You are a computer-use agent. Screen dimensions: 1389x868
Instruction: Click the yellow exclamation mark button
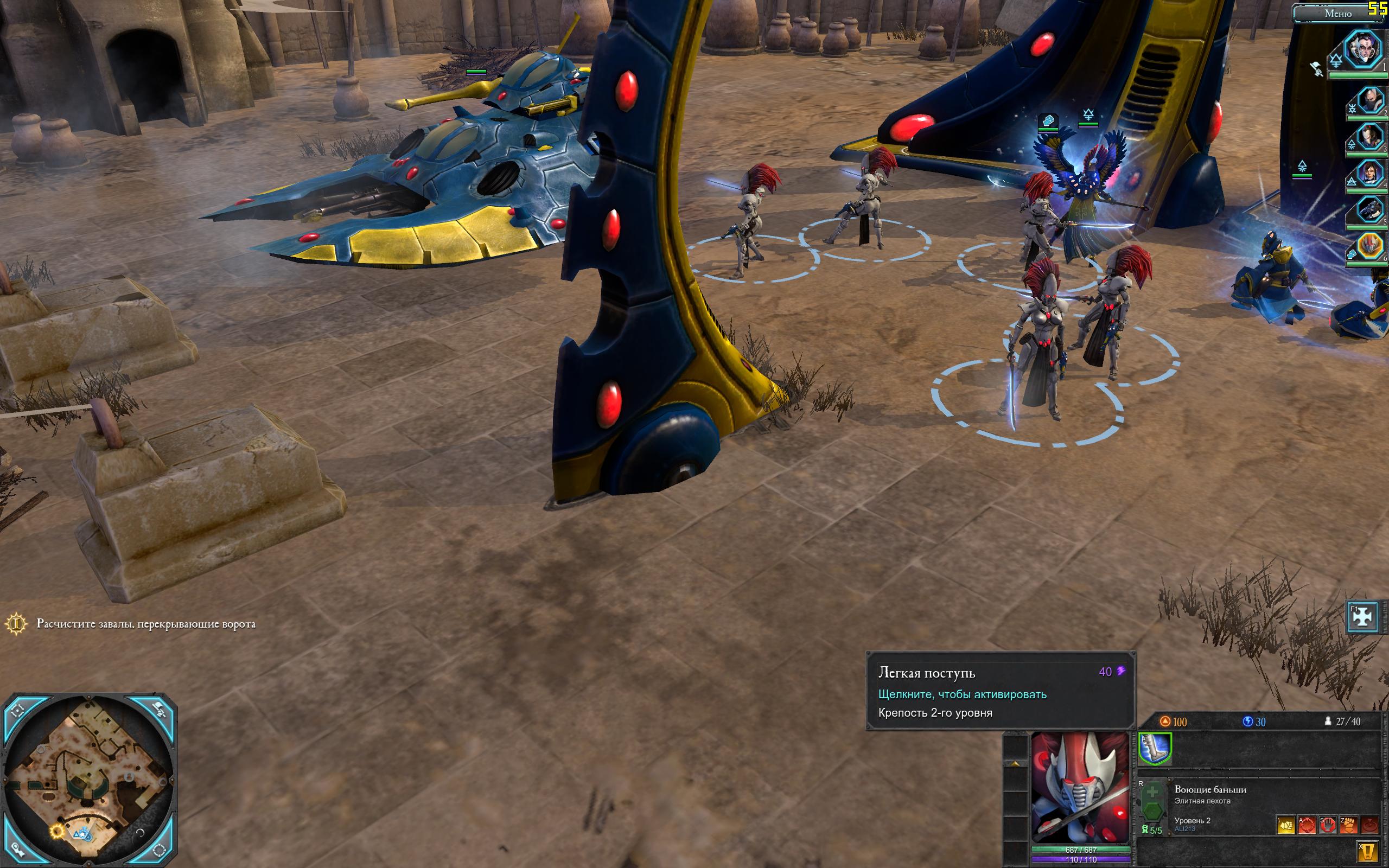1369,851
